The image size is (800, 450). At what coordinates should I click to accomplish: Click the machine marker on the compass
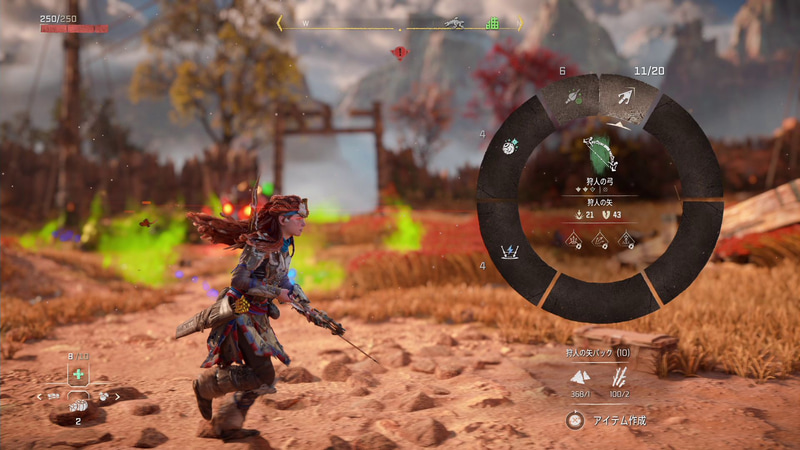[454, 22]
